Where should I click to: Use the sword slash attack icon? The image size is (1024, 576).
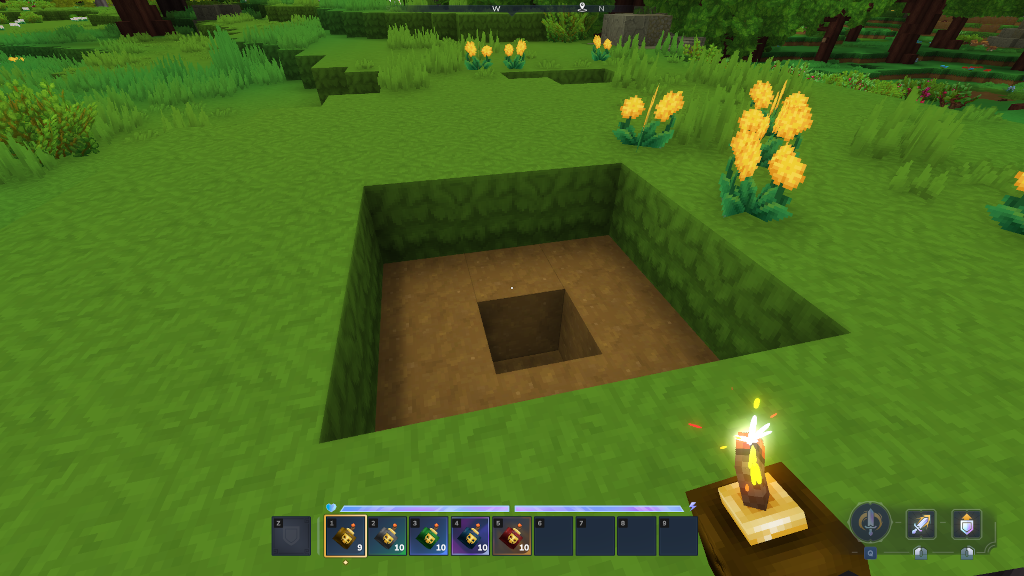pos(921,524)
